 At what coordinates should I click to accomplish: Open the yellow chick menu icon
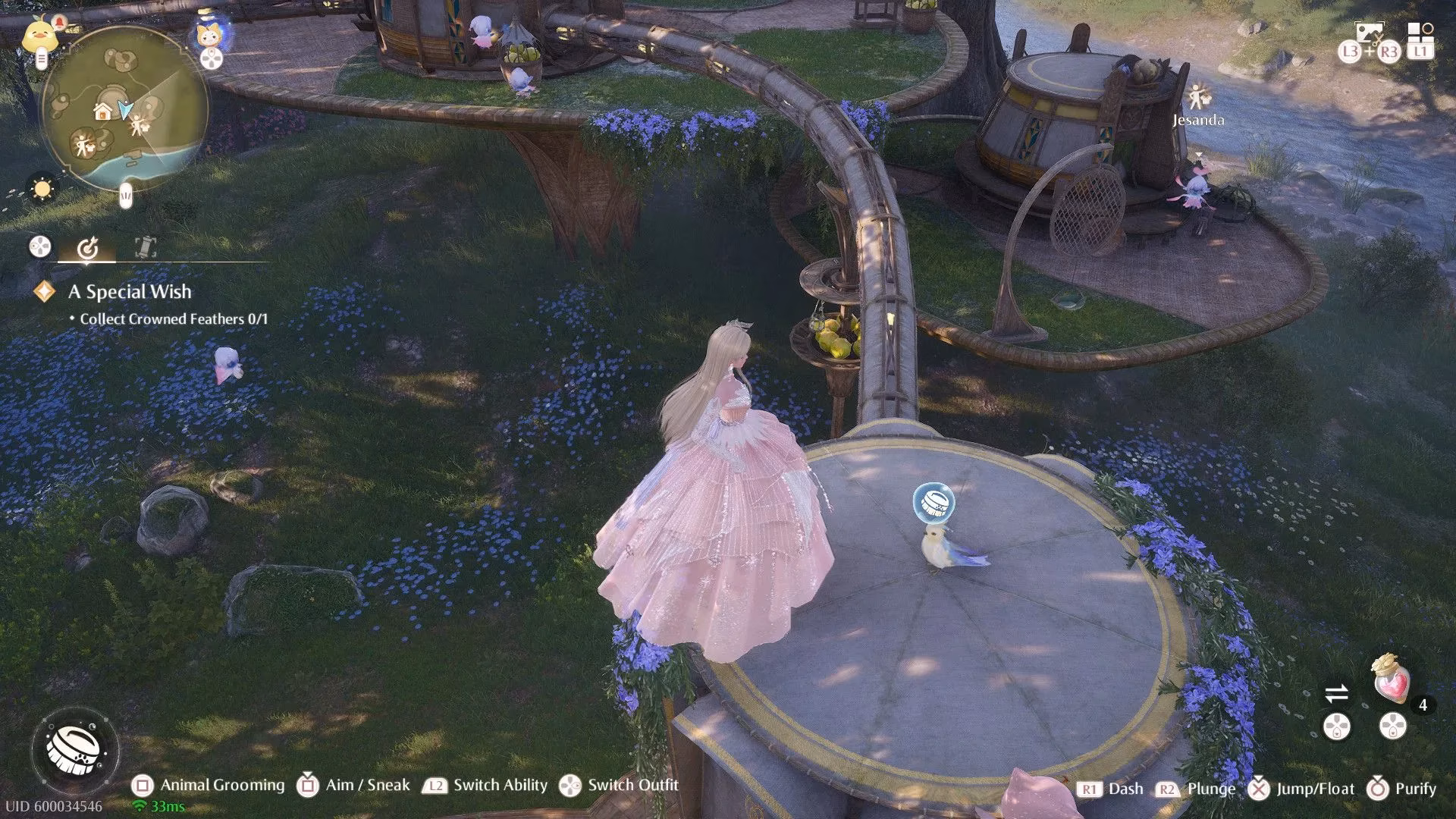[38, 35]
